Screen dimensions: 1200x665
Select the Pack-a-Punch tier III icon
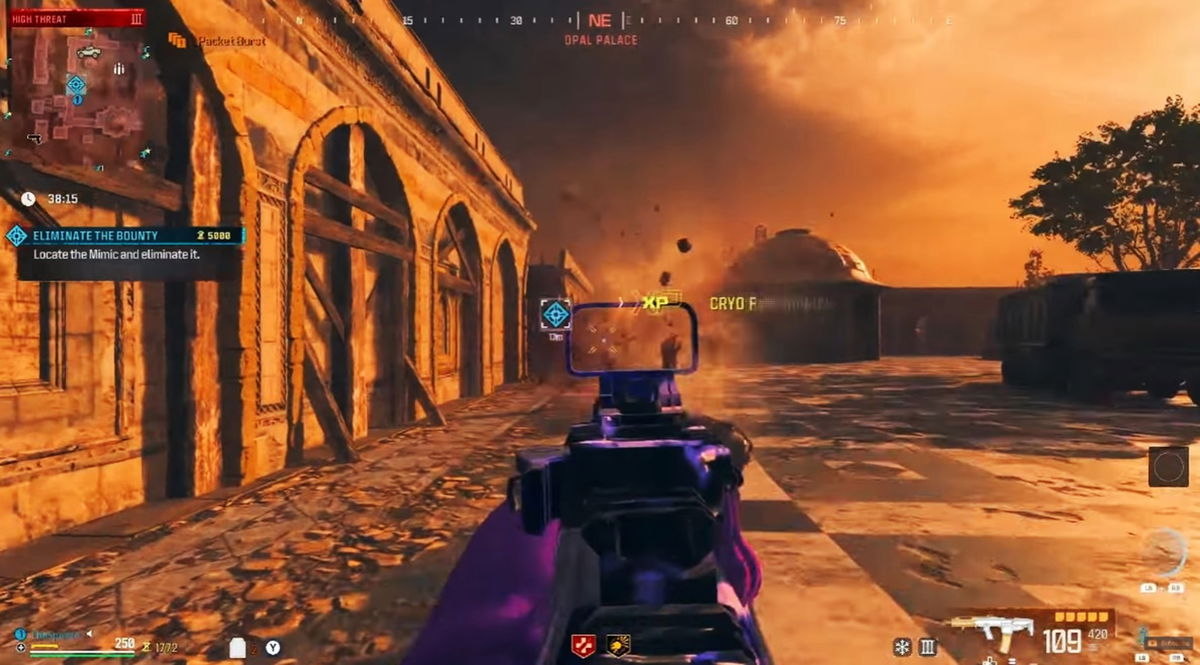[x=927, y=647]
